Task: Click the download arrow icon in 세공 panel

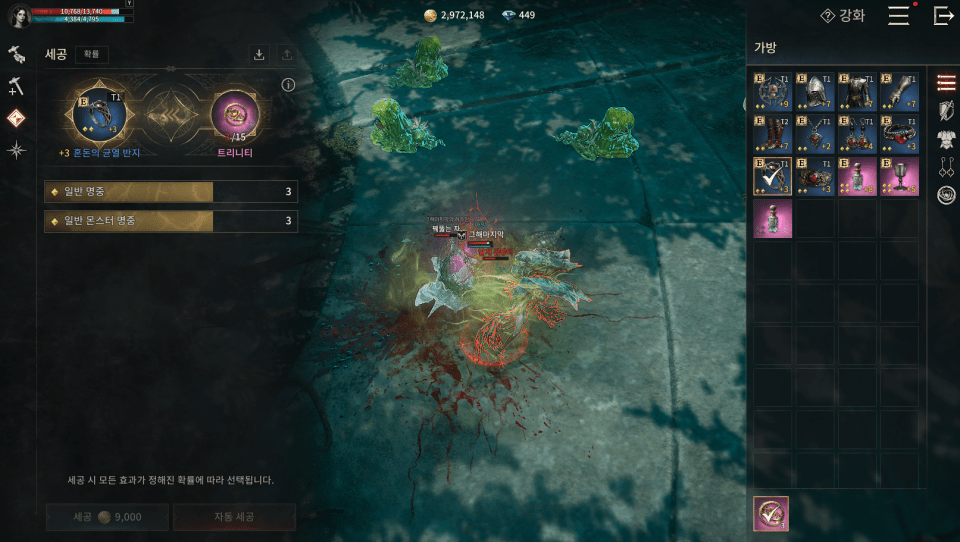Action: [x=259, y=55]
